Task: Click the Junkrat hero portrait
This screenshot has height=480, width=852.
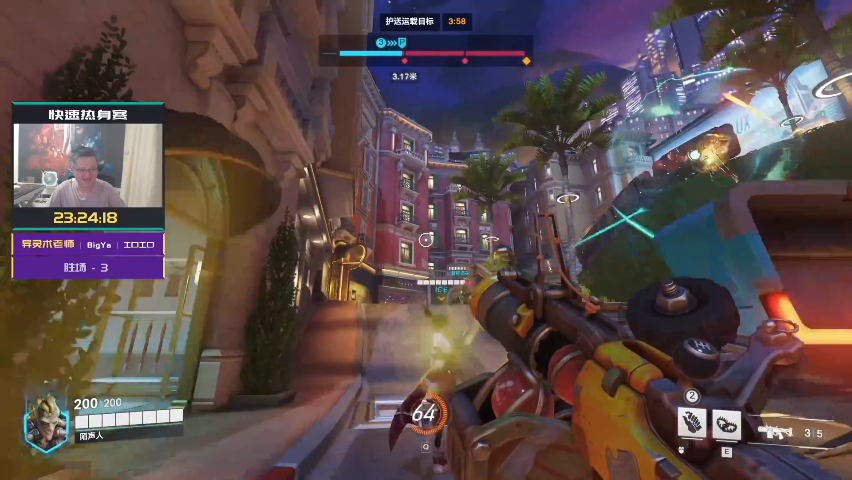Action: click(x=47, y=420)
